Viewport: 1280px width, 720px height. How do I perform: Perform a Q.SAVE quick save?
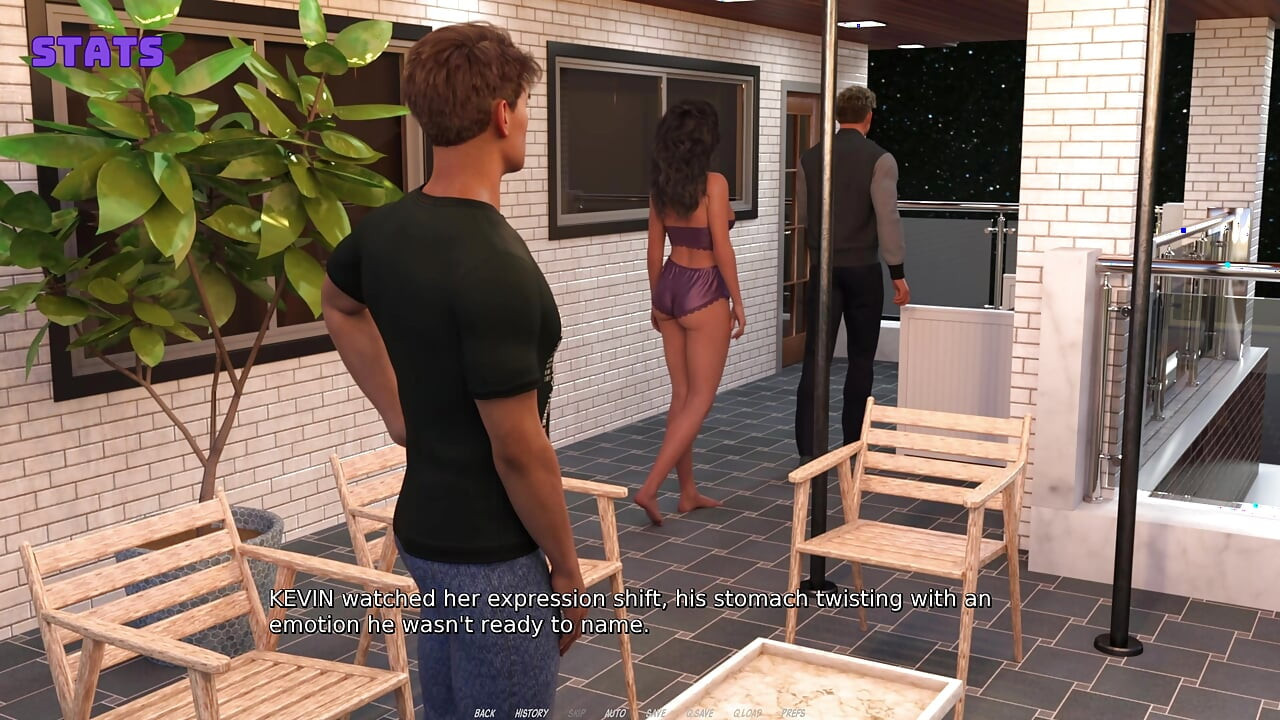pyautogui.click(x=700, y=714)
